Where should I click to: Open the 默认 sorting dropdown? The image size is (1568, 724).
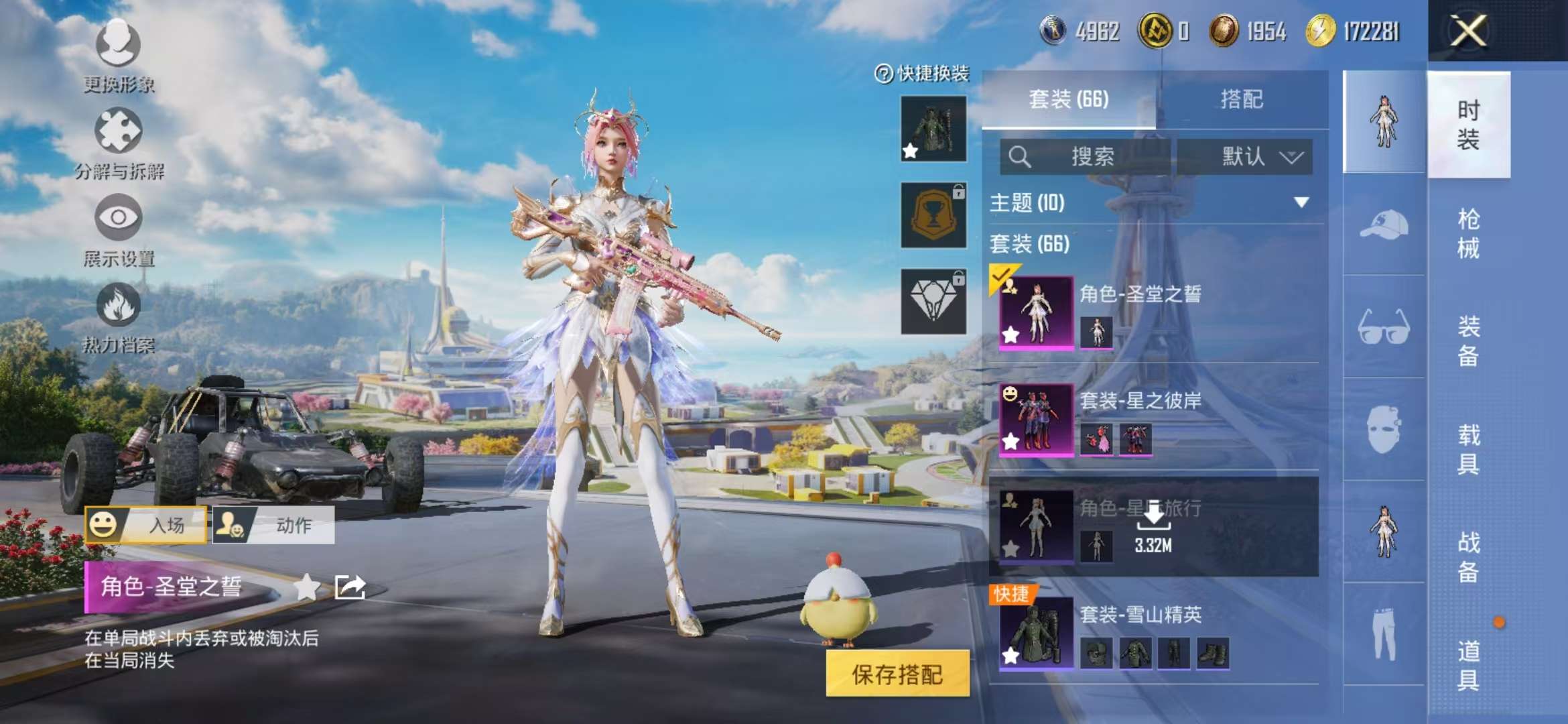coord(1251,156)
